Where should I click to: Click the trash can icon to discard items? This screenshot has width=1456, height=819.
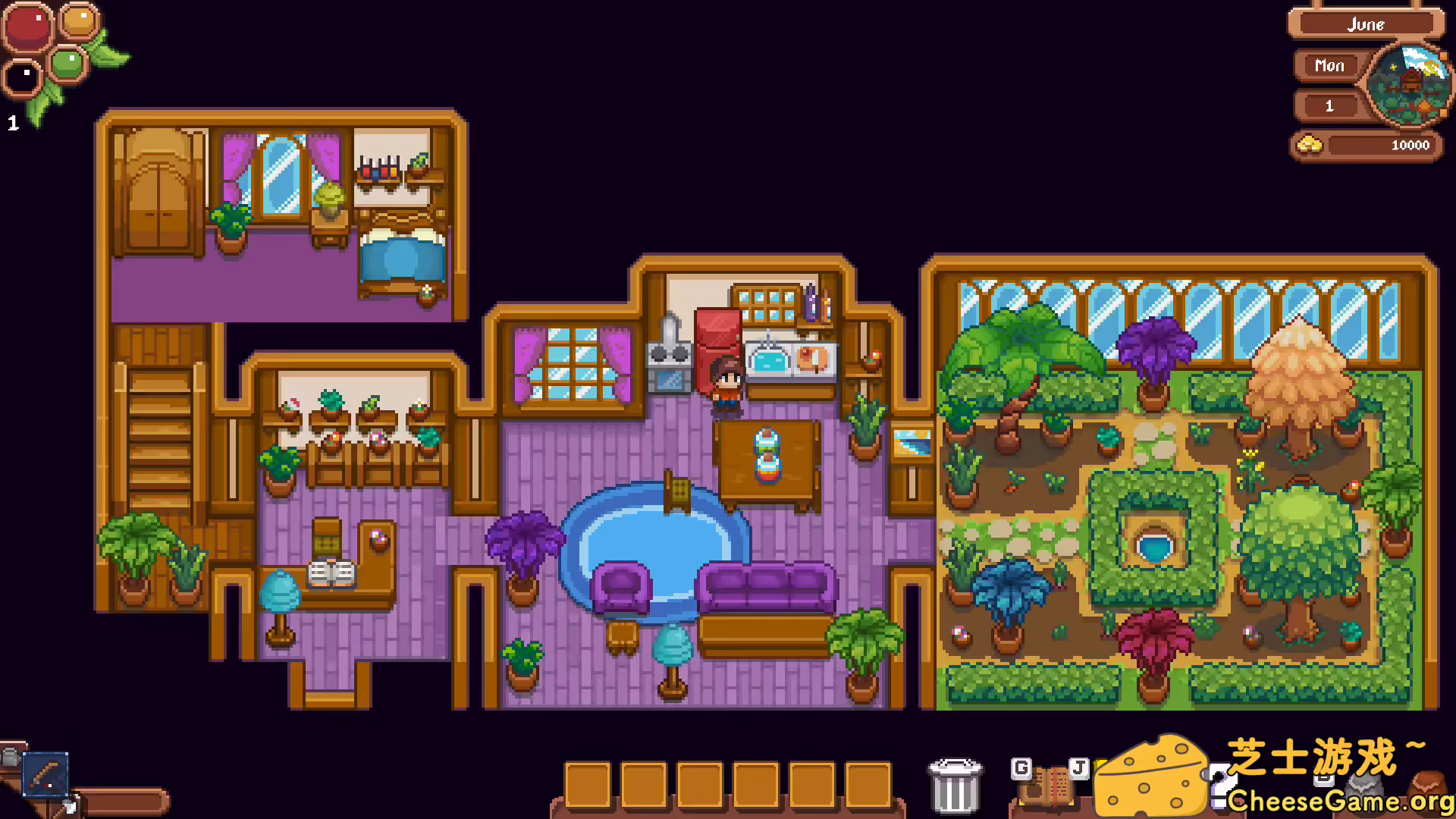pos(954,785)
